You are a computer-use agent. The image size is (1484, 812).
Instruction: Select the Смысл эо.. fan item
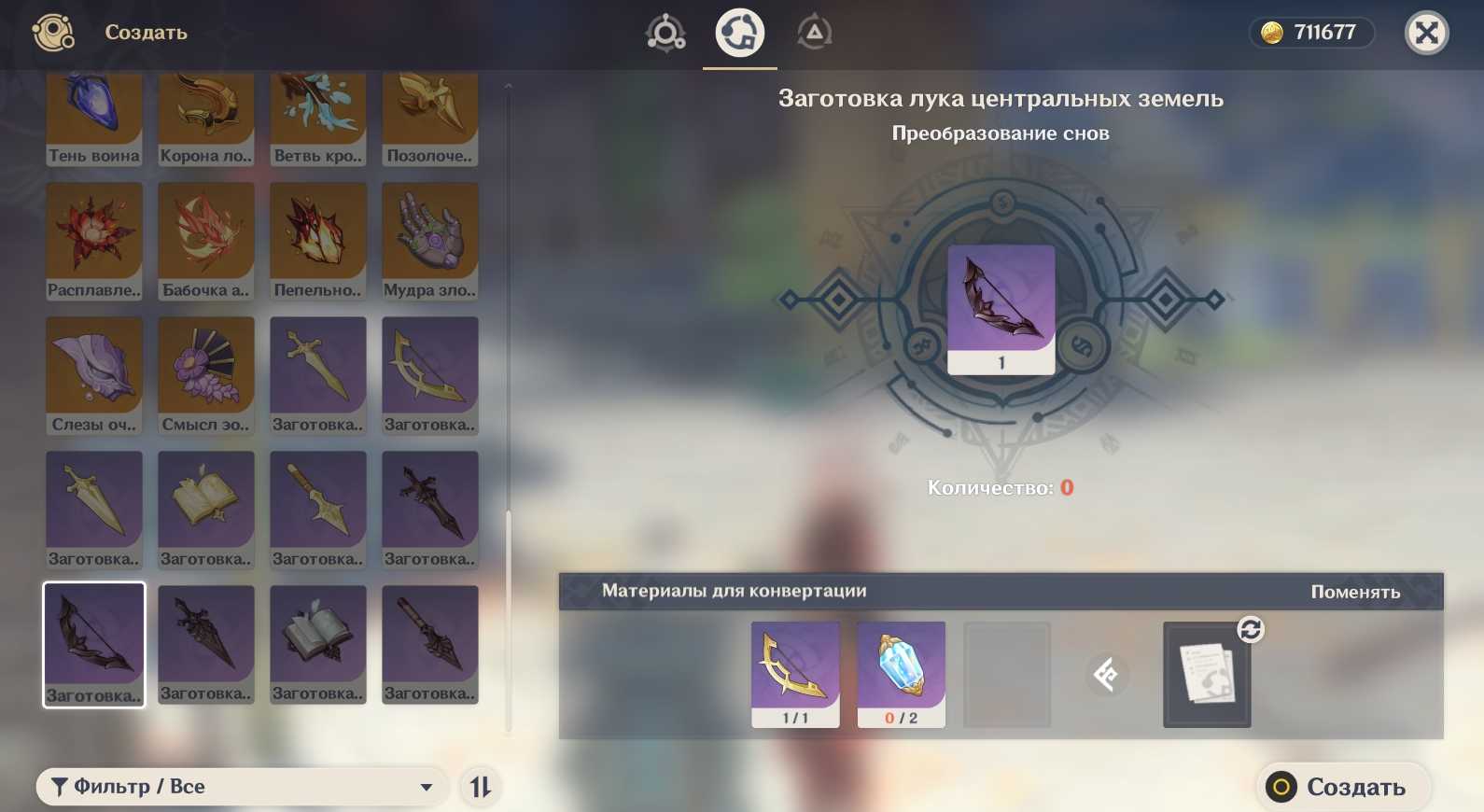click(206, 376)
